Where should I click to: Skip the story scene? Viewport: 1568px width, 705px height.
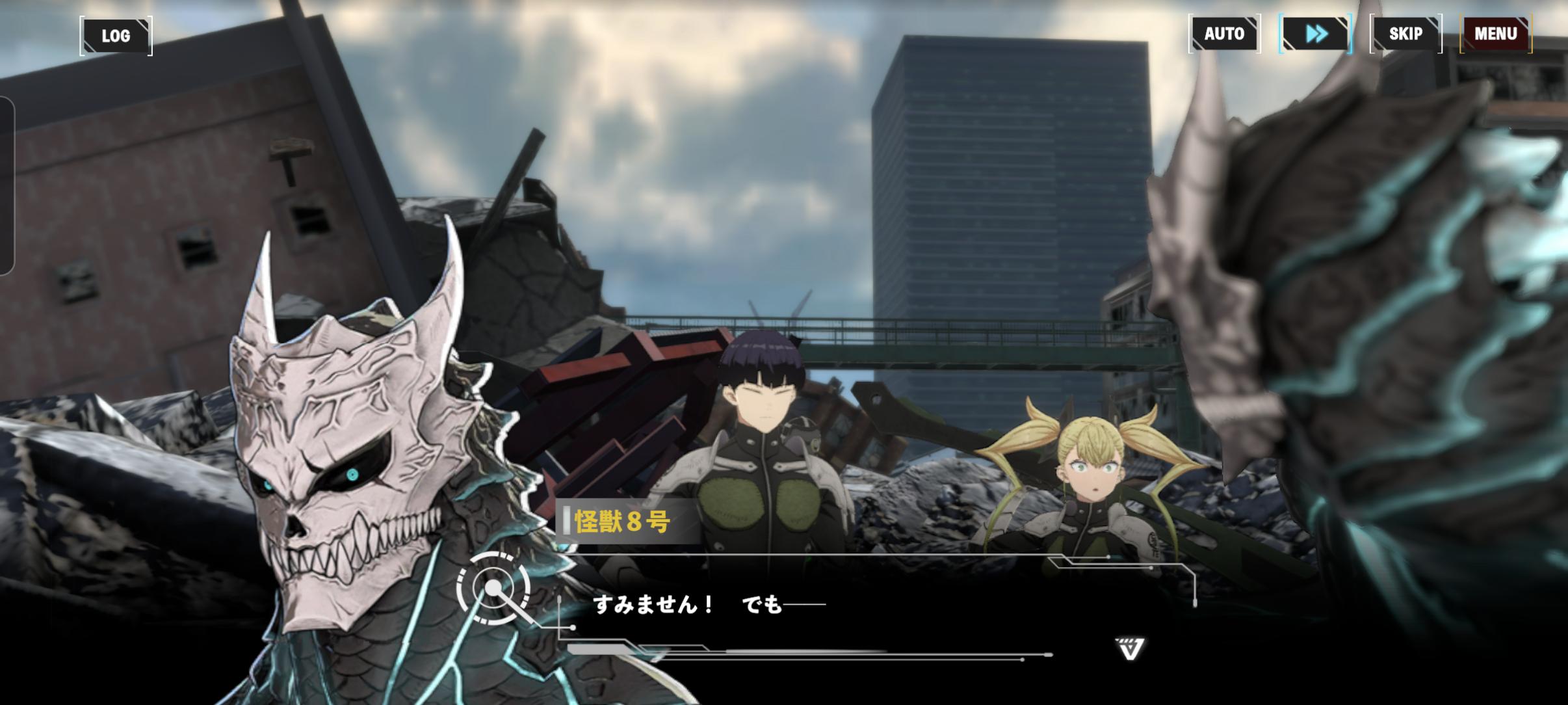click(1405, 34)
